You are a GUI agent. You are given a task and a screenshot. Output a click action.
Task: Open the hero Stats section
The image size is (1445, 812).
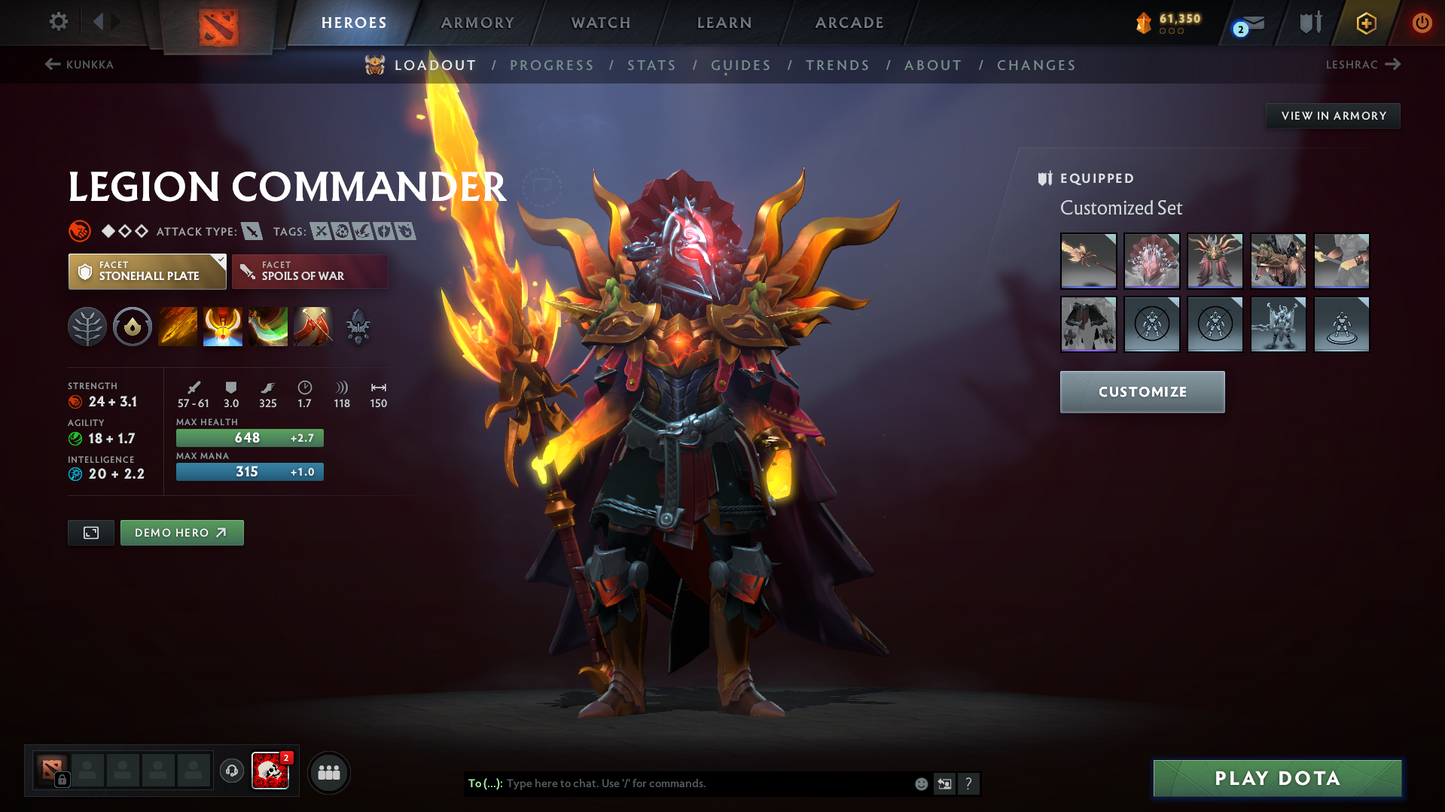651,65
